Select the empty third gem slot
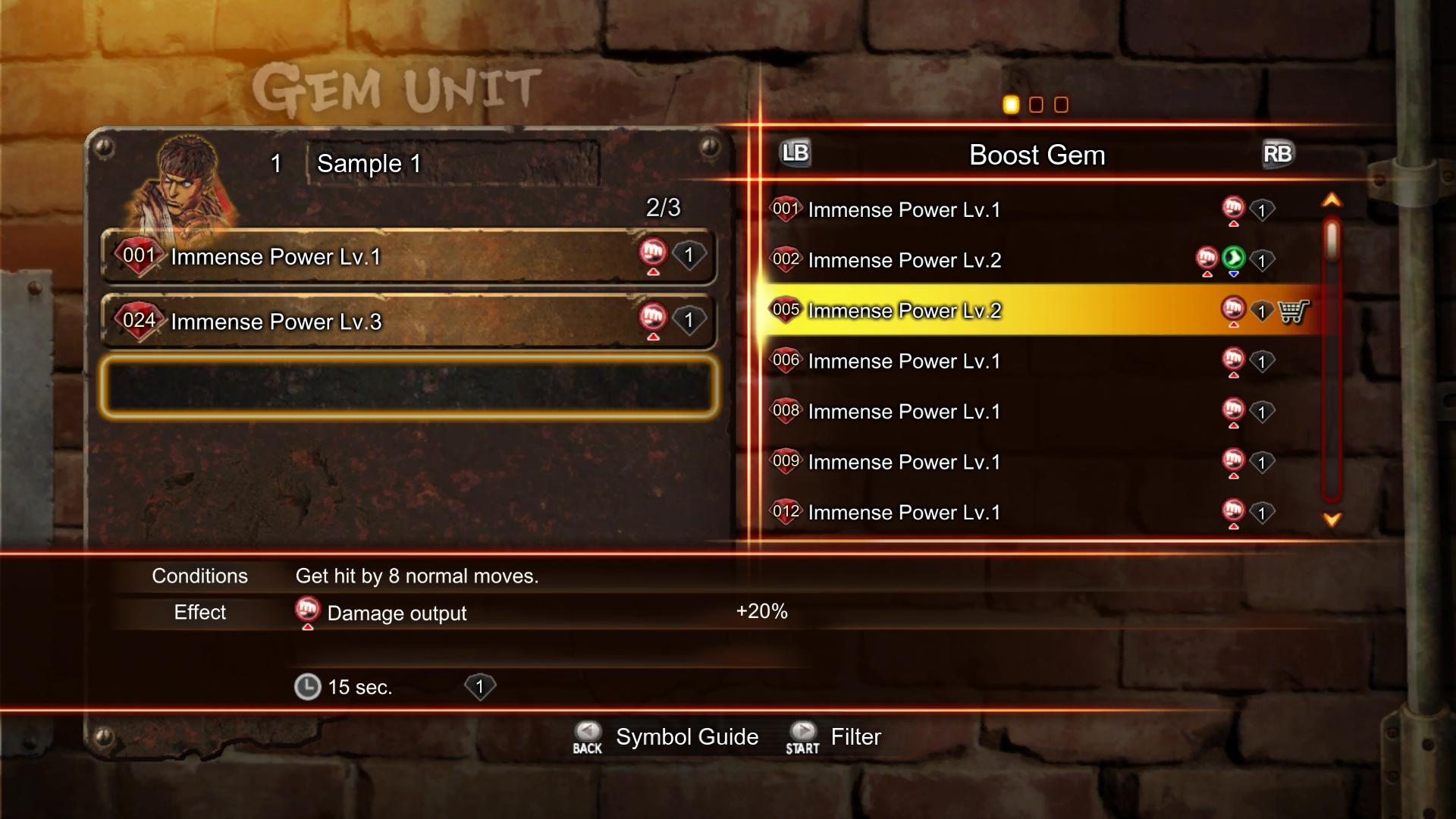 [x=409, y=387]
